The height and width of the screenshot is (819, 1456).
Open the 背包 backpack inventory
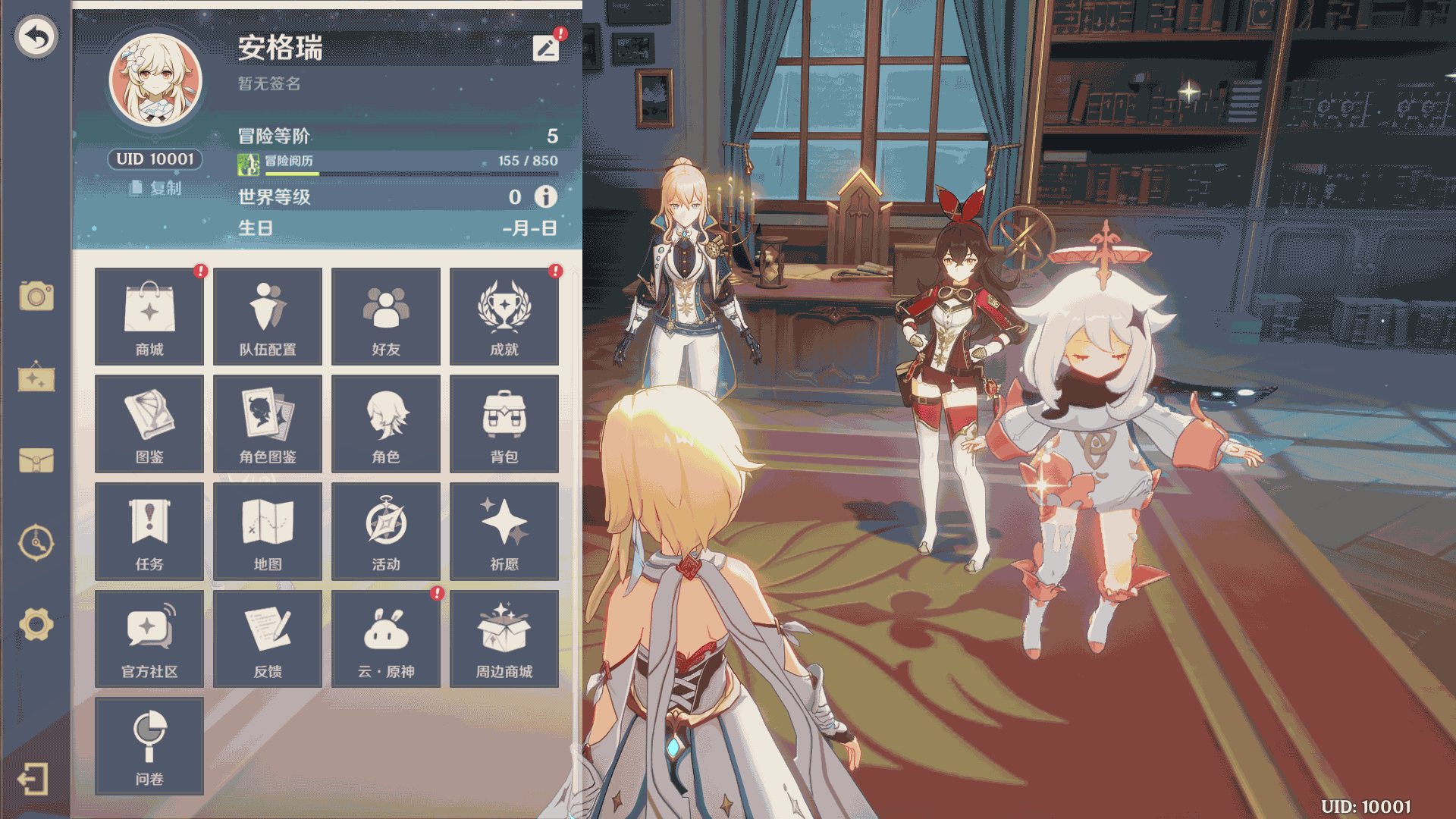(504, 424)
